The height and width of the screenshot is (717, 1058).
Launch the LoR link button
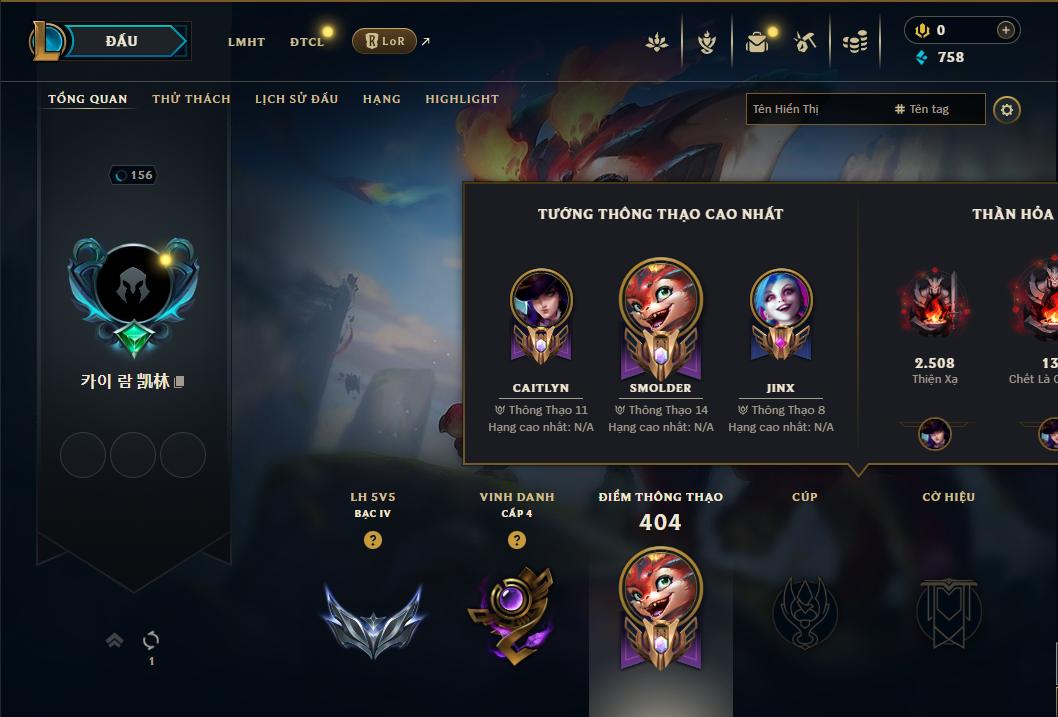(384, 41)
